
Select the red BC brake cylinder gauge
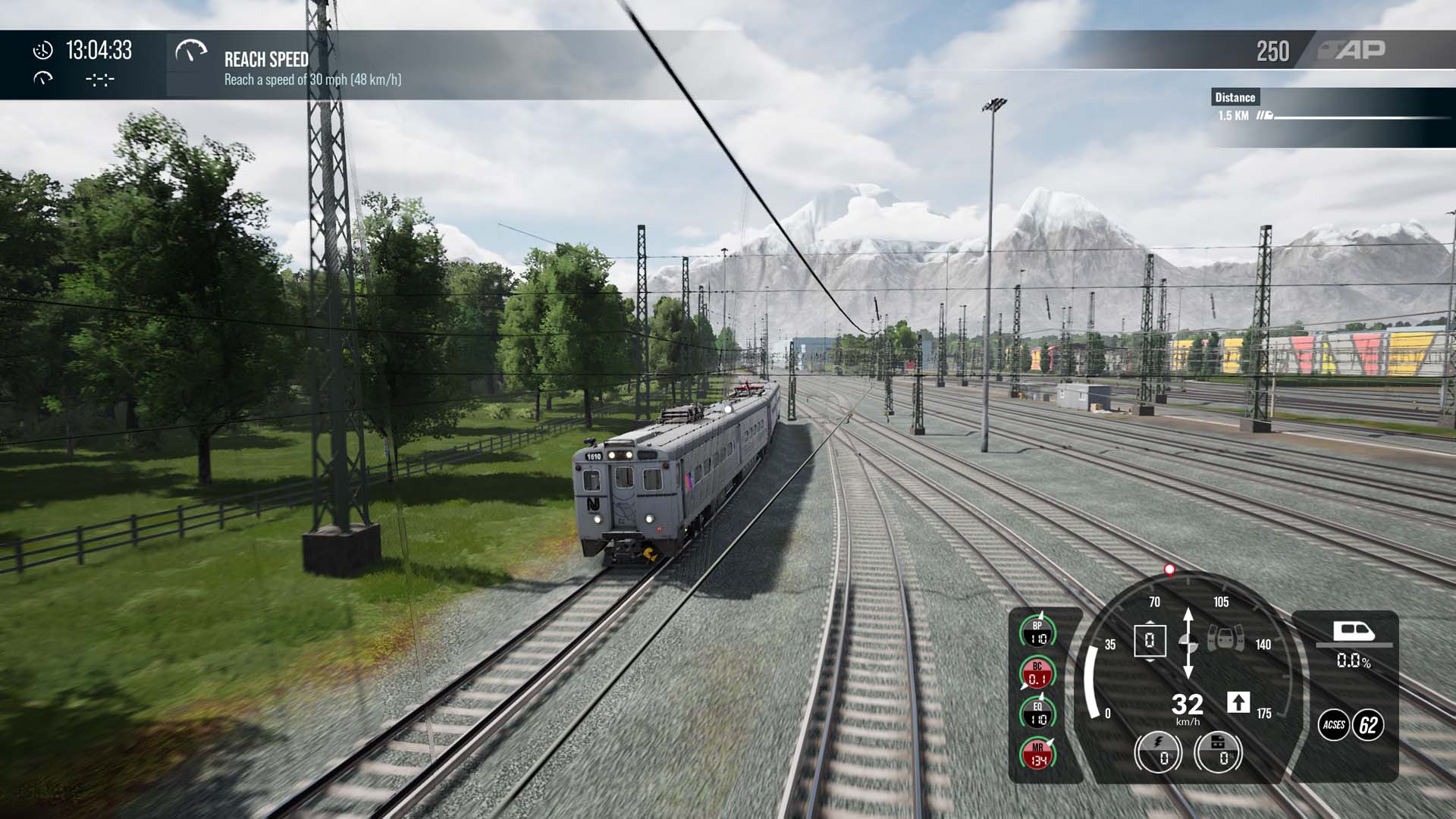pos(1037,673)
